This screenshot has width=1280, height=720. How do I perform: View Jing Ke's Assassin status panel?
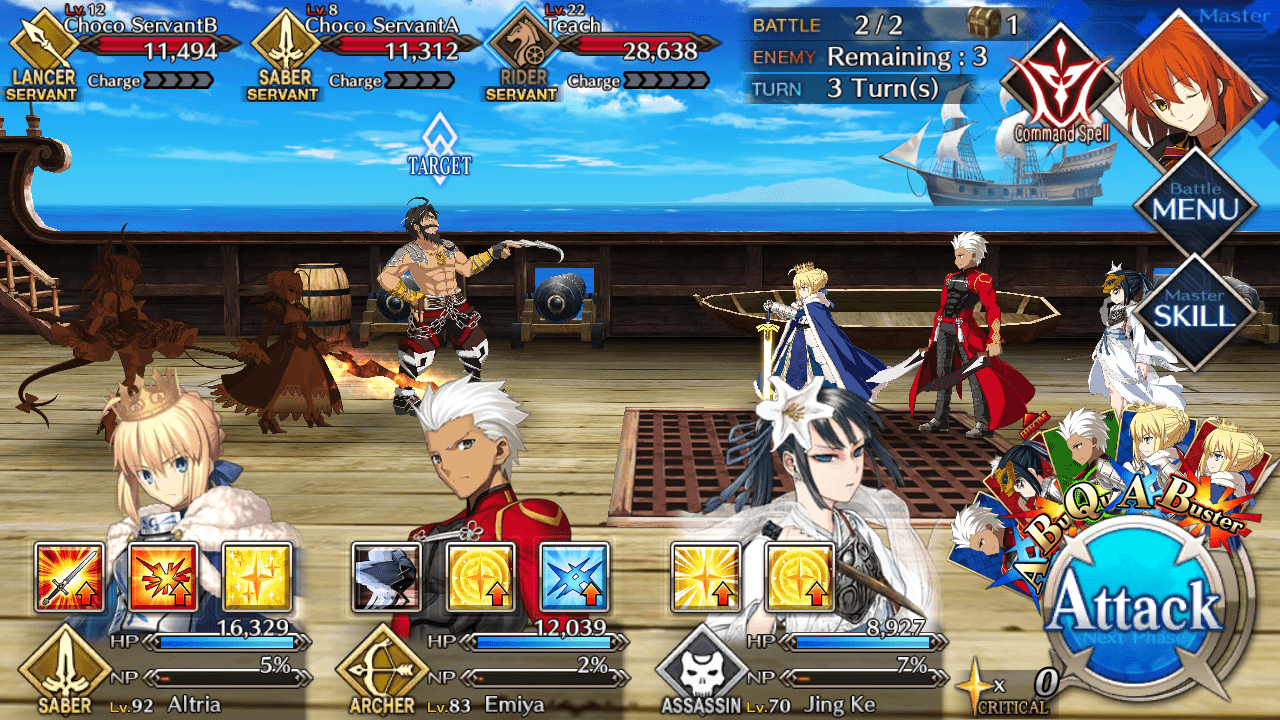coord(800,670)
